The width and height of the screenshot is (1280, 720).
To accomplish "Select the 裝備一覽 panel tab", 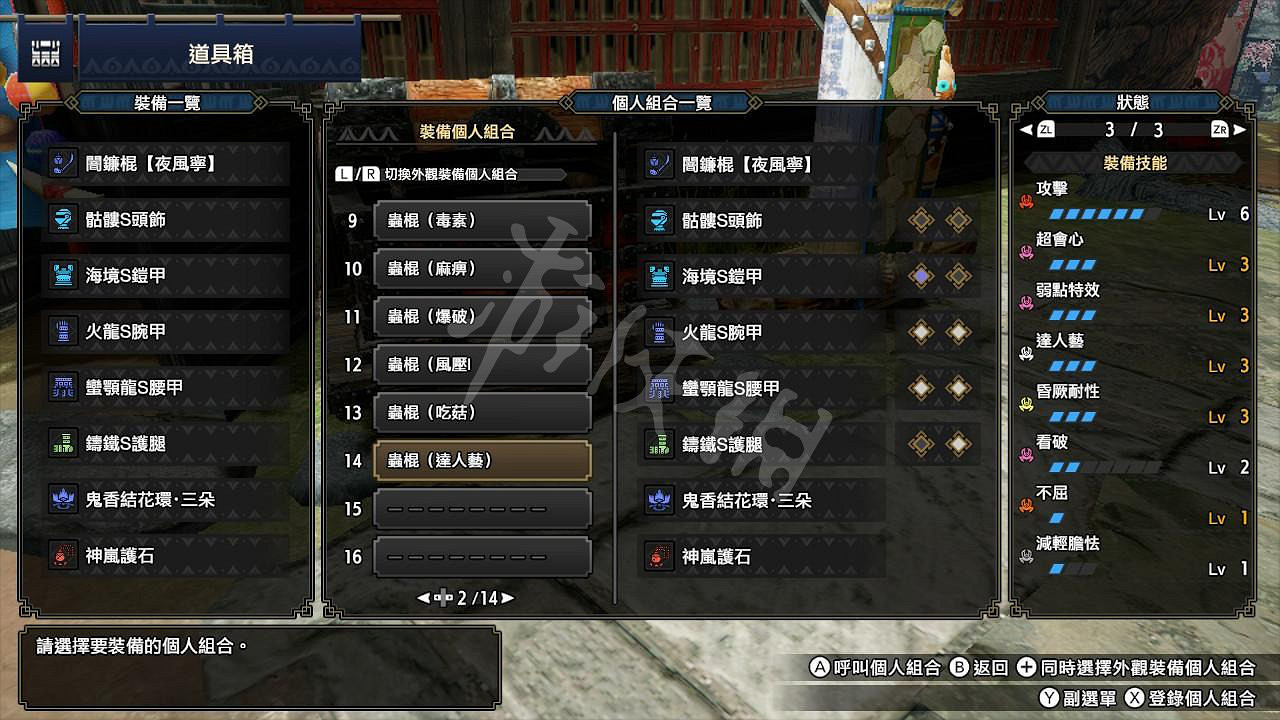I will (x=164, y=101).
